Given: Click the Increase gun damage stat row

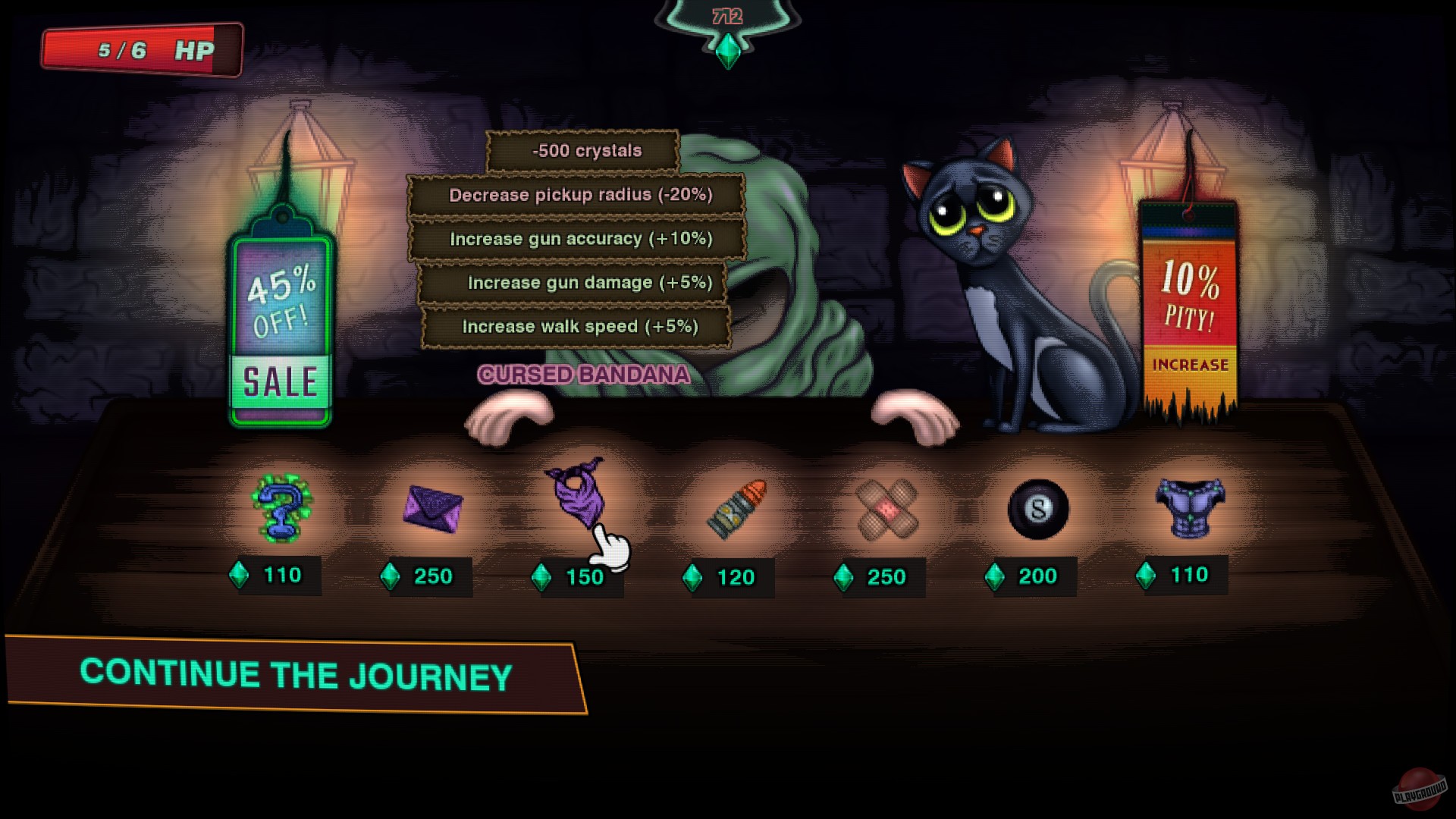Looking at the screenshot, I should [x=581, y=282].
